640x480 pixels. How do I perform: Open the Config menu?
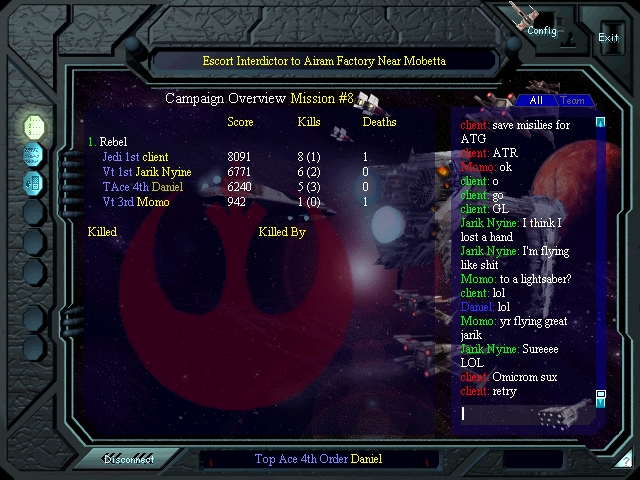[541, 30]
